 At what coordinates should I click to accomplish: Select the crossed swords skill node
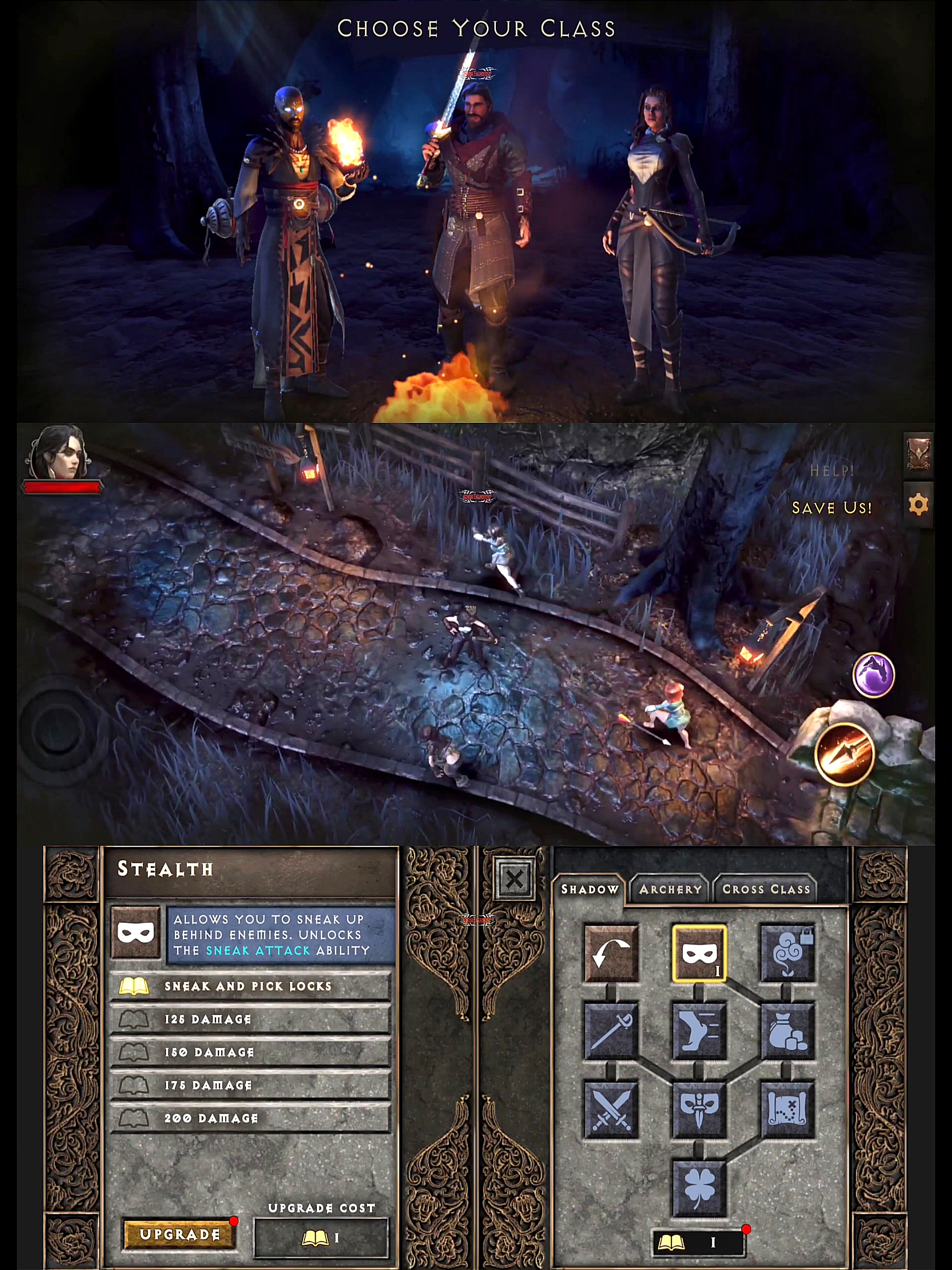coord(610,1110)
